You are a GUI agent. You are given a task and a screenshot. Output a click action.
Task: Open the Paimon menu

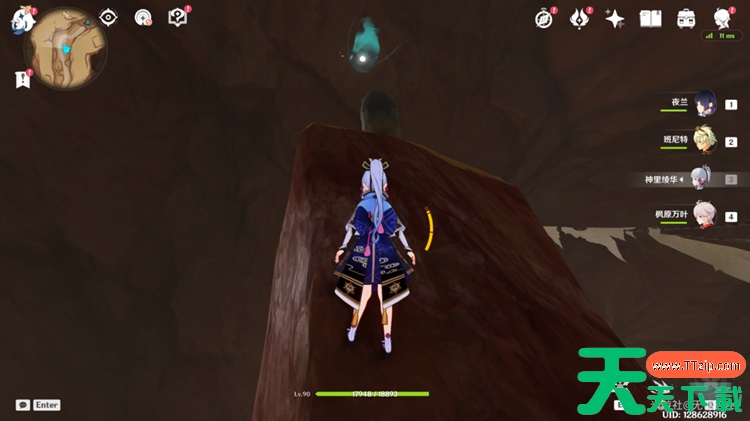pos(22,20)
